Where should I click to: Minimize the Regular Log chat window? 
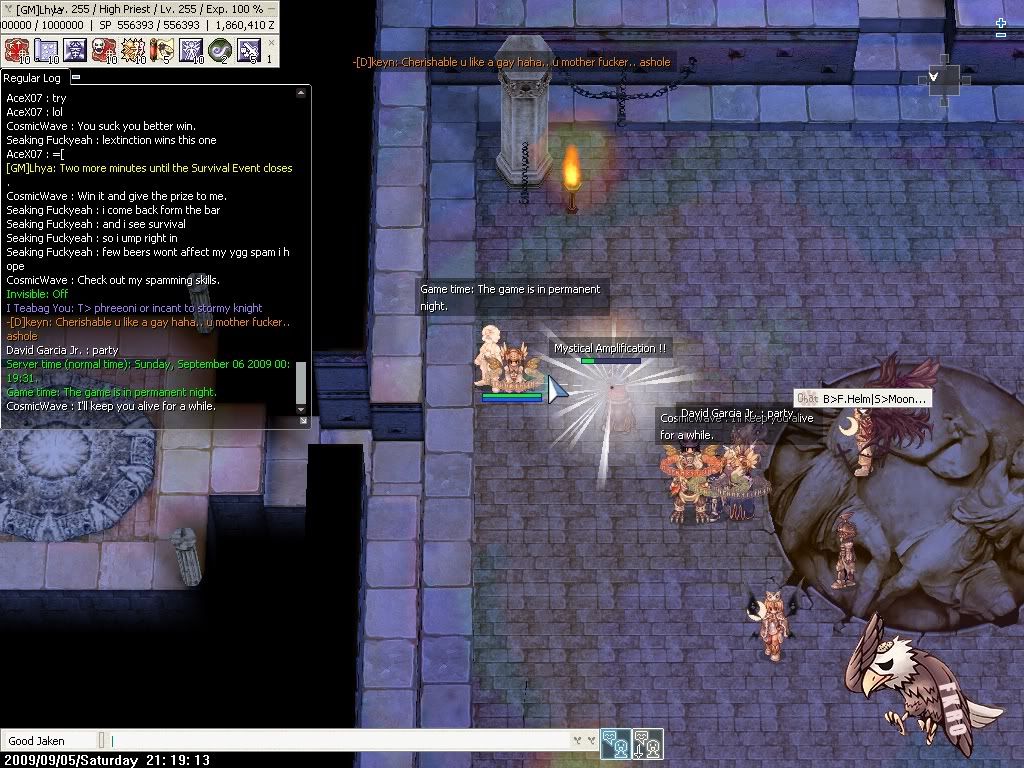point(76,77)
